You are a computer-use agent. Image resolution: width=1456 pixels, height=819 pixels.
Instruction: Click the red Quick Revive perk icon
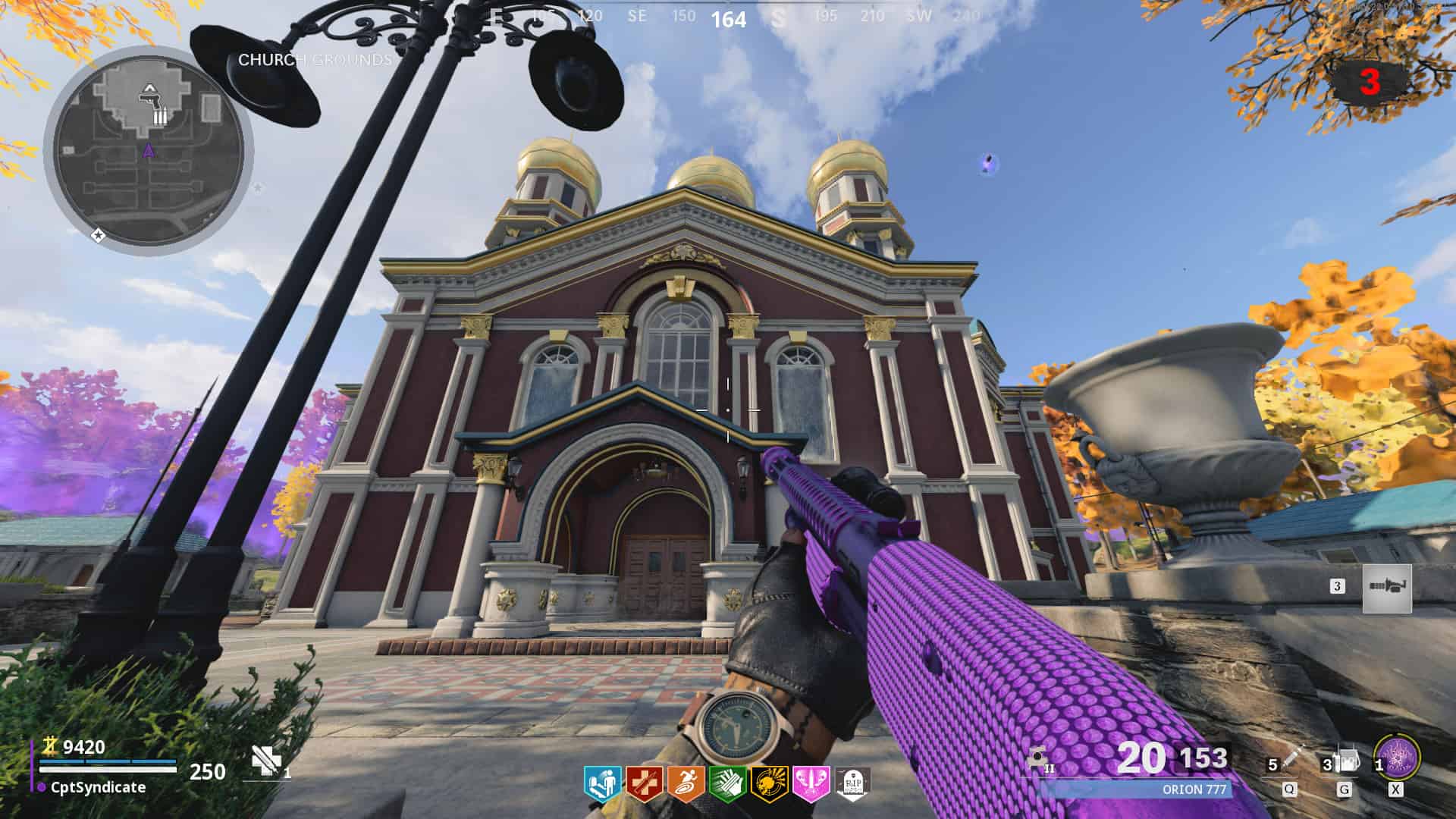(x=644, y=783)
